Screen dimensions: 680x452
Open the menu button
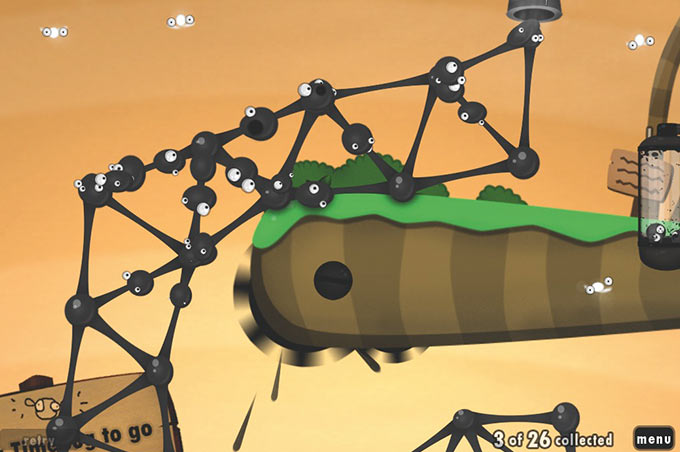[653, 438]
